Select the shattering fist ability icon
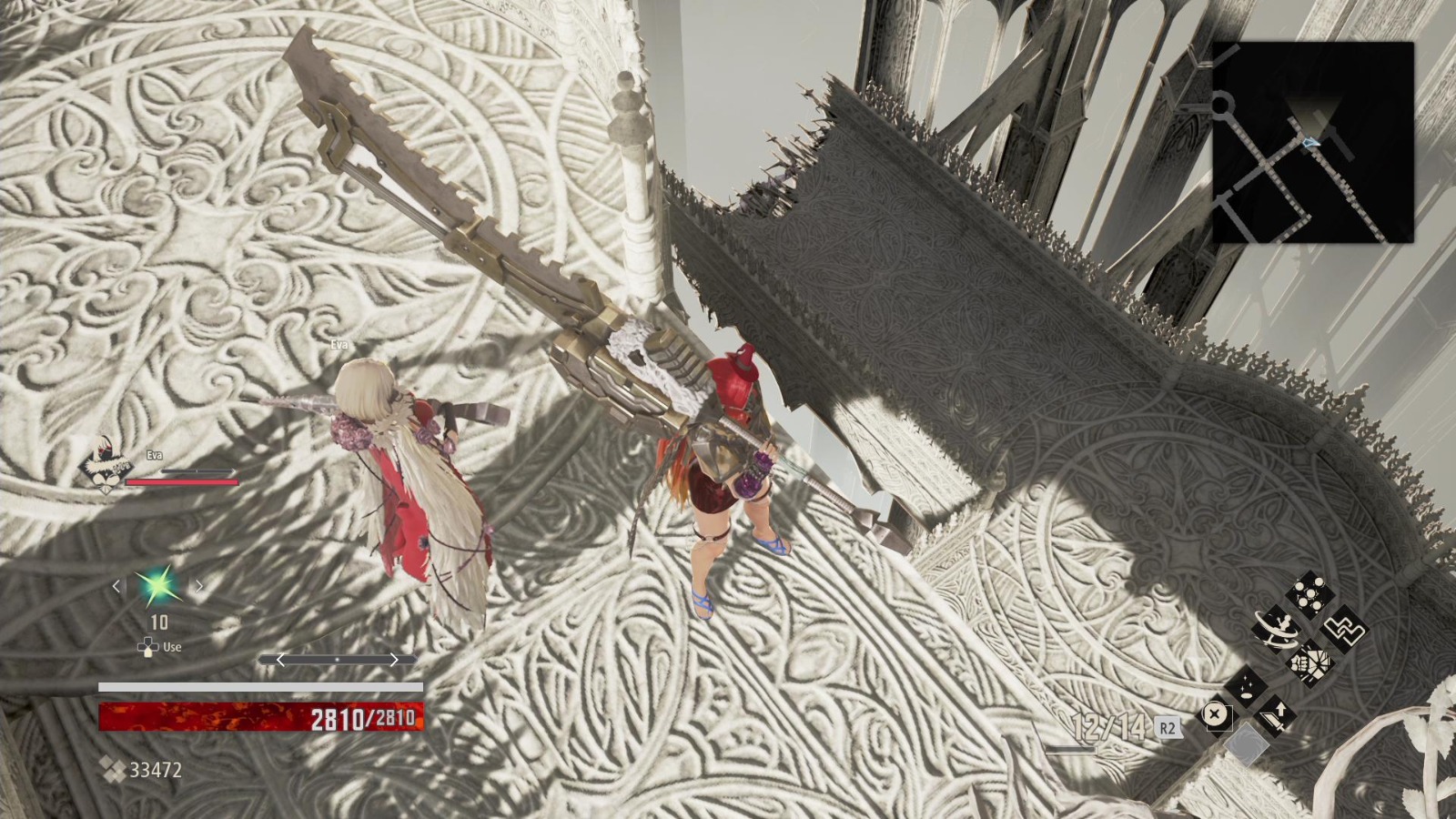 click(1310, 662)
